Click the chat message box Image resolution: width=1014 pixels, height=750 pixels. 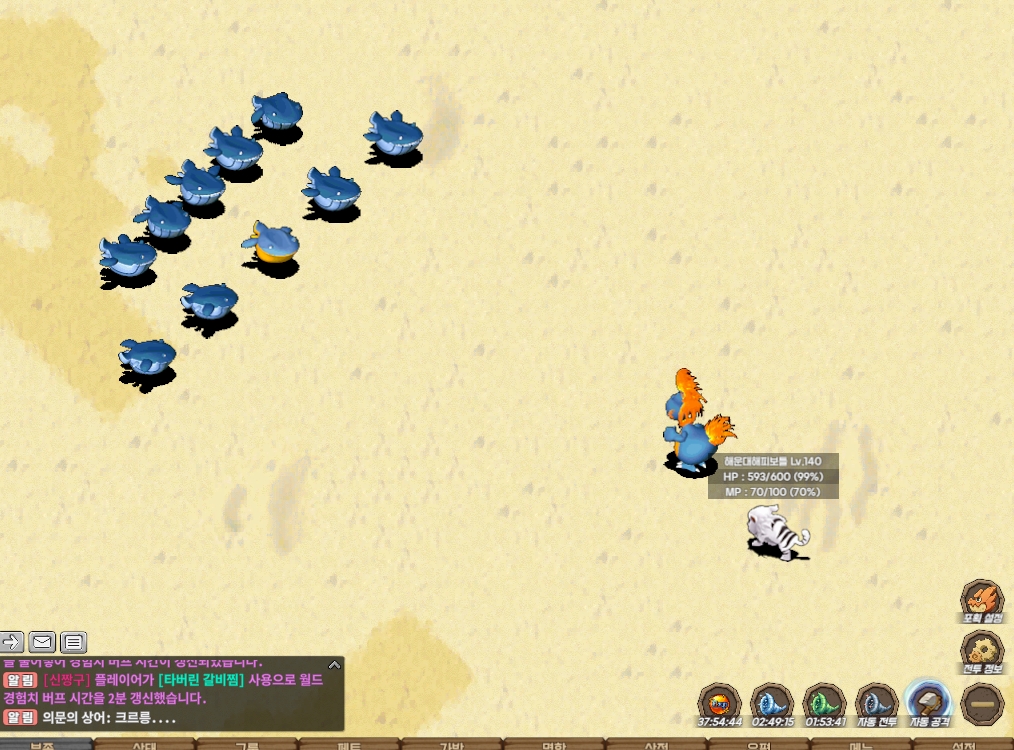(x=172, y=693)
